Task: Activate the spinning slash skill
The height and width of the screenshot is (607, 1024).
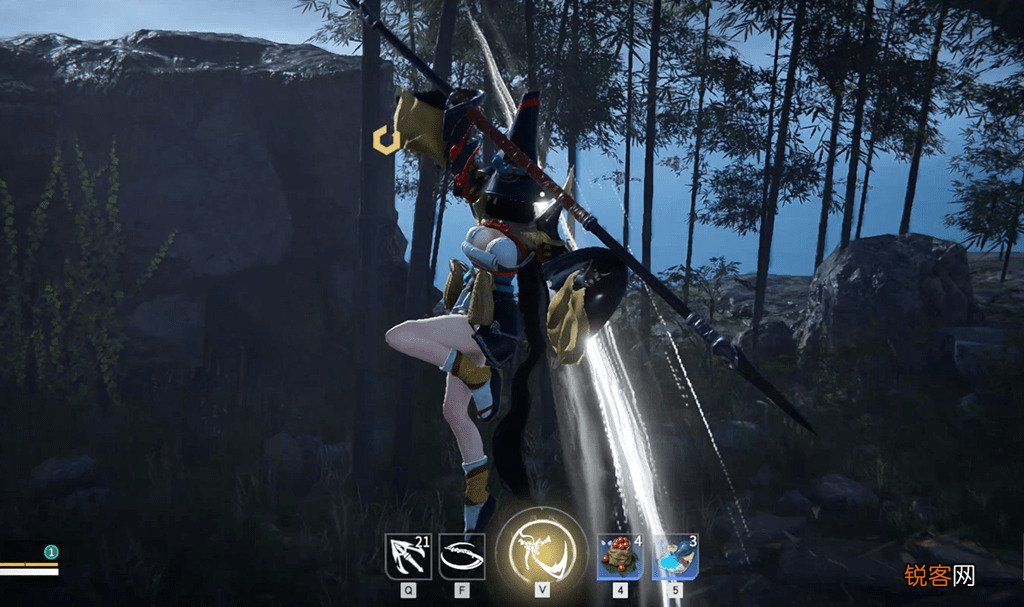Action: tap(462, 556)
